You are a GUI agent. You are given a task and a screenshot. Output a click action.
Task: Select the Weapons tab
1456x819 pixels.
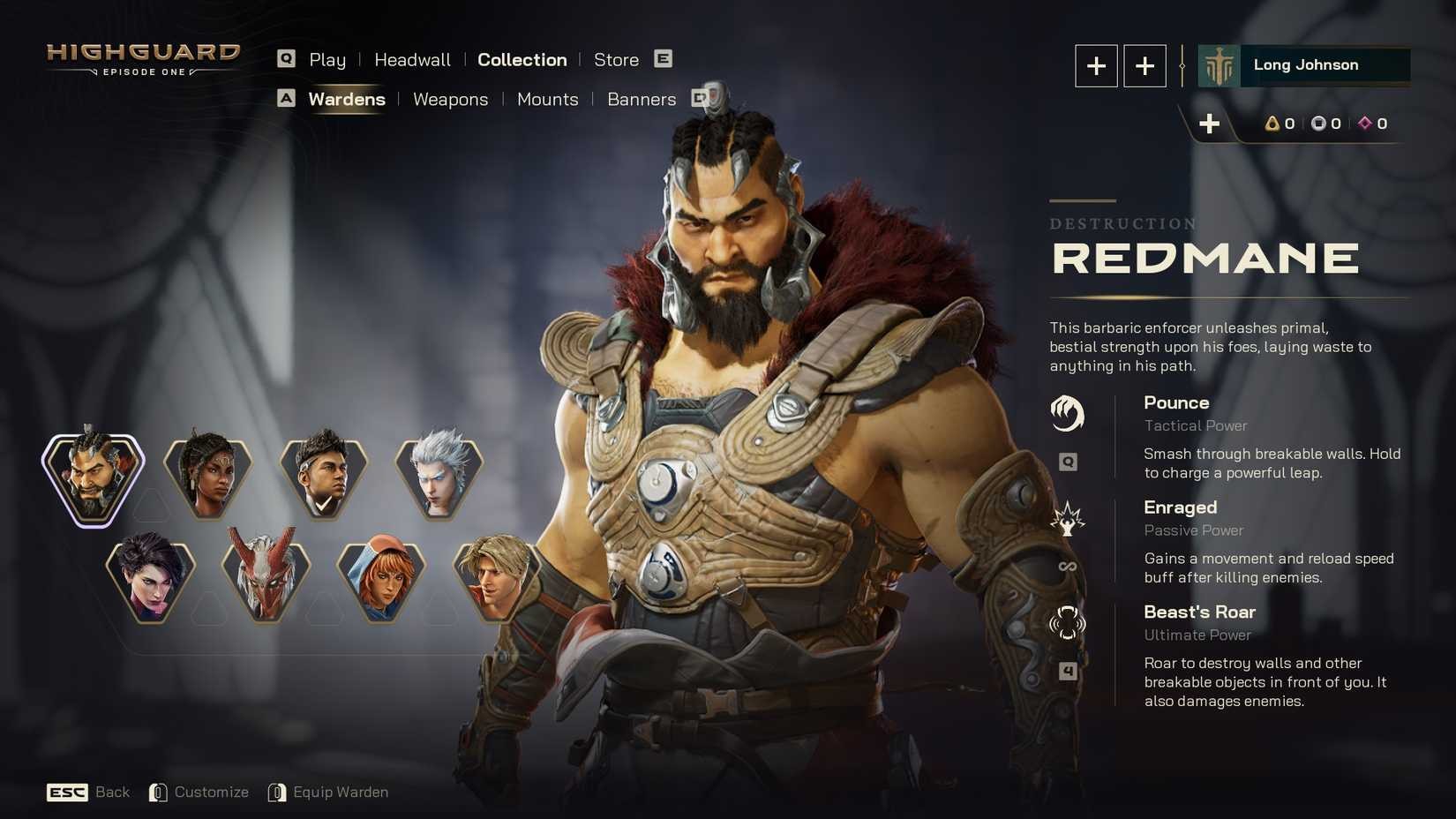450,100
